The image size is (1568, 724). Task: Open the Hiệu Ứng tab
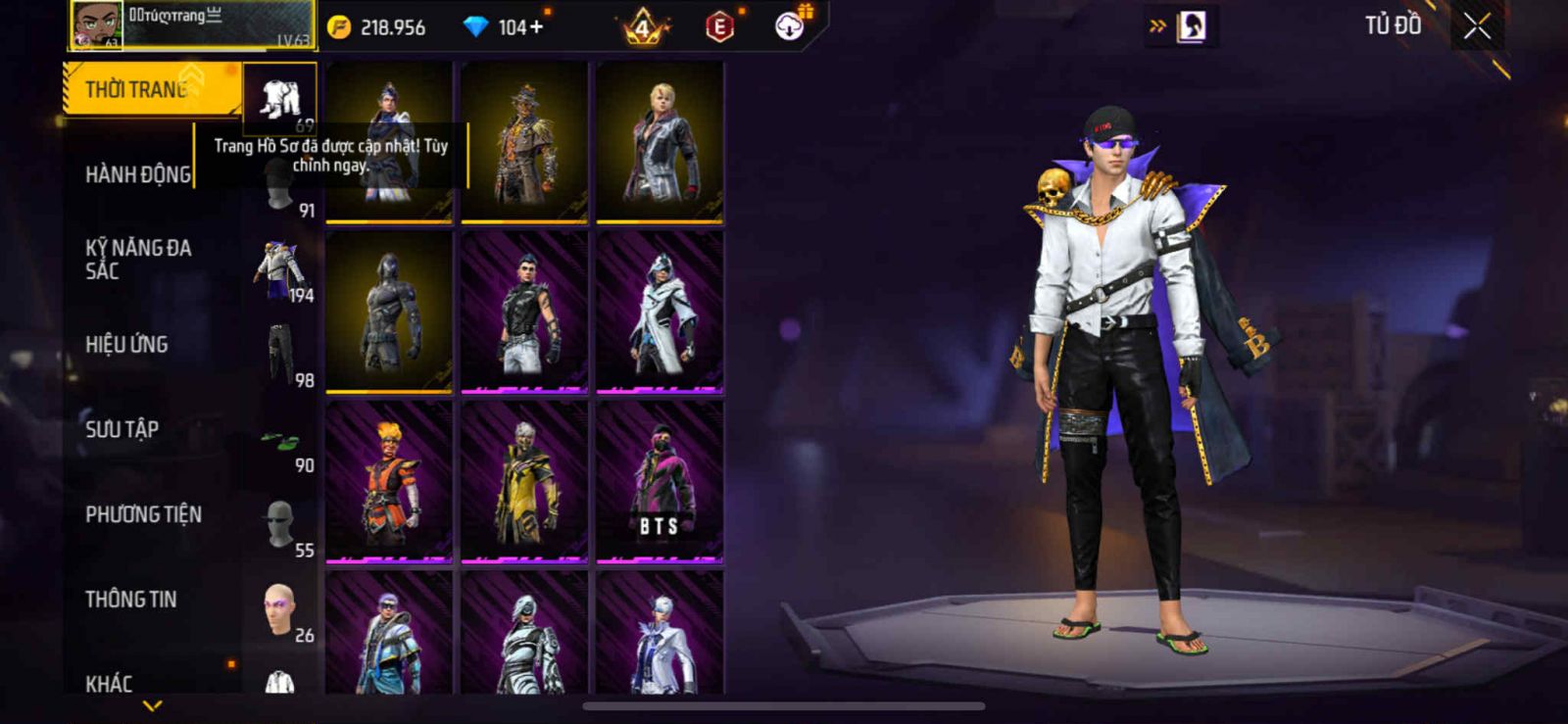126,344
